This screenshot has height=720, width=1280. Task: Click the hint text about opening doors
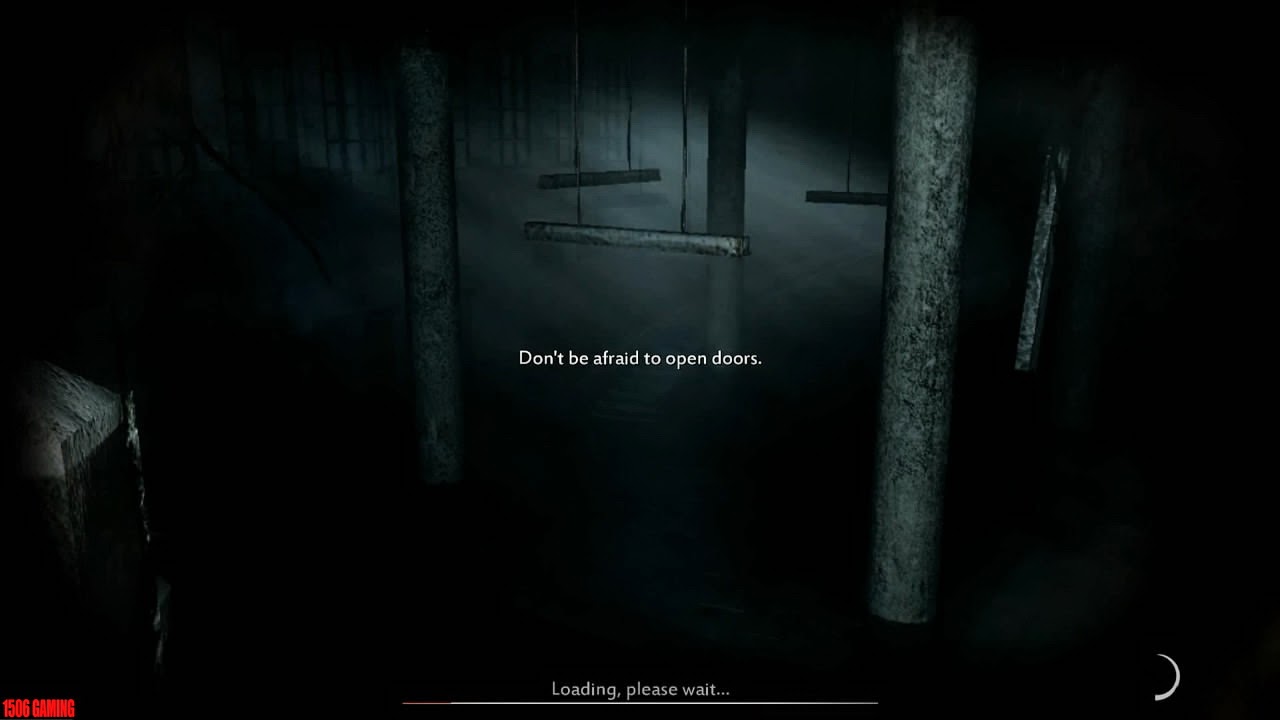[640, 356]
